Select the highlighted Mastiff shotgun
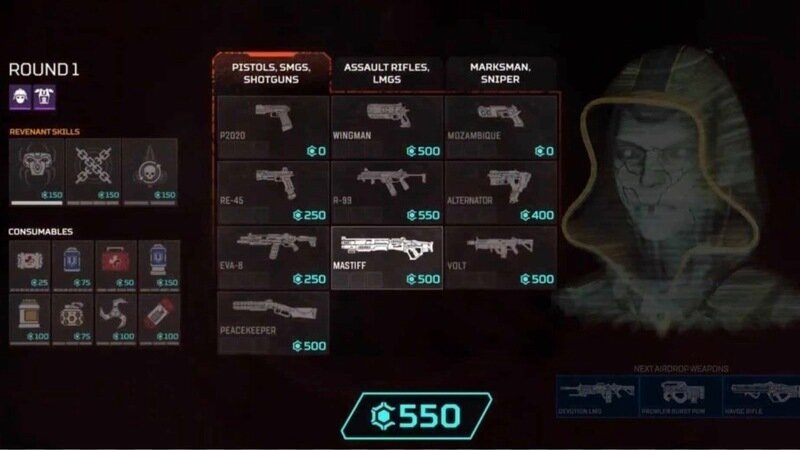This screenshot has height=450, width=800. pyautogui.click(x=386, y=257)
